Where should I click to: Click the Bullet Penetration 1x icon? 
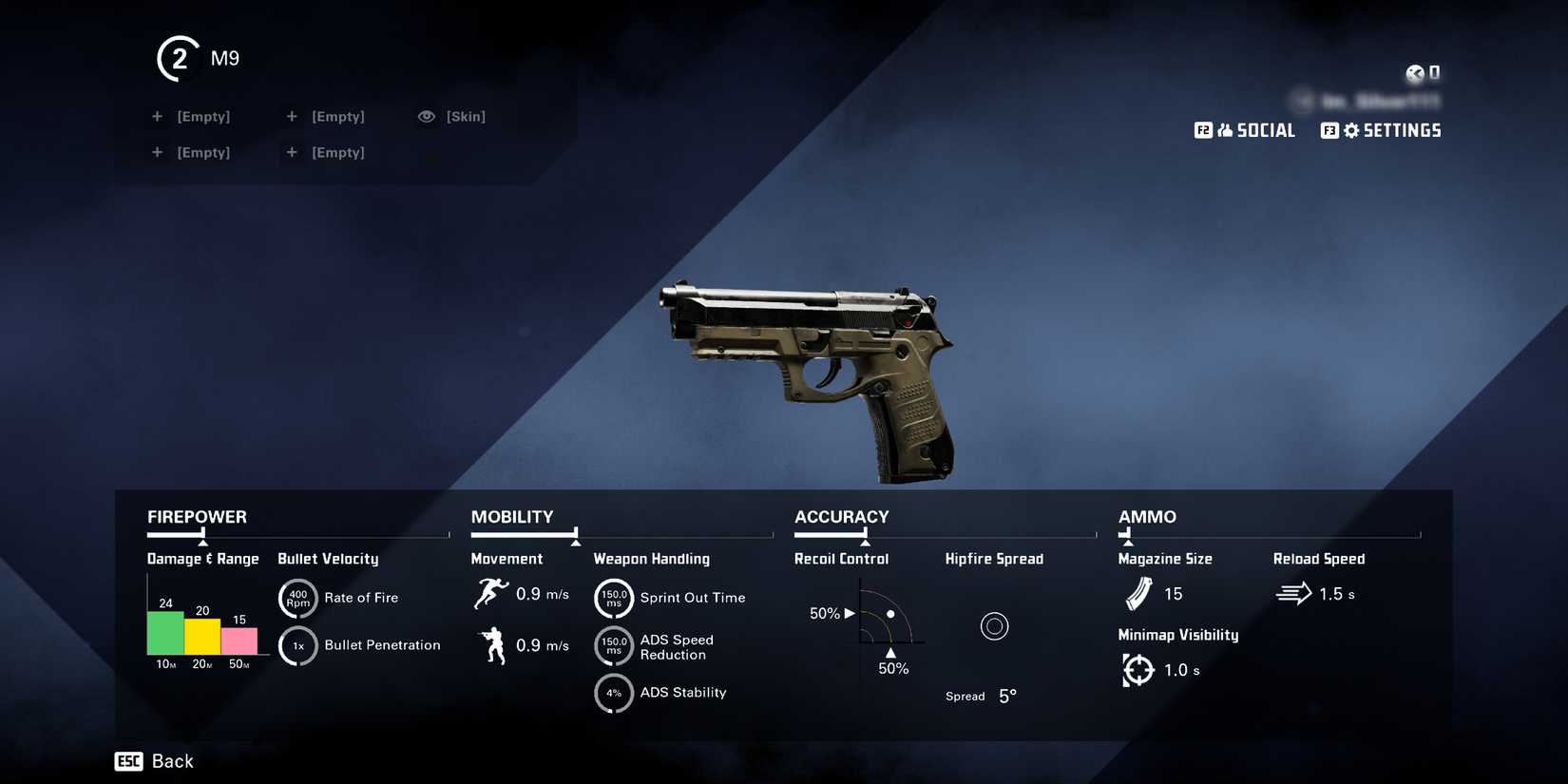tap(297, 645)
